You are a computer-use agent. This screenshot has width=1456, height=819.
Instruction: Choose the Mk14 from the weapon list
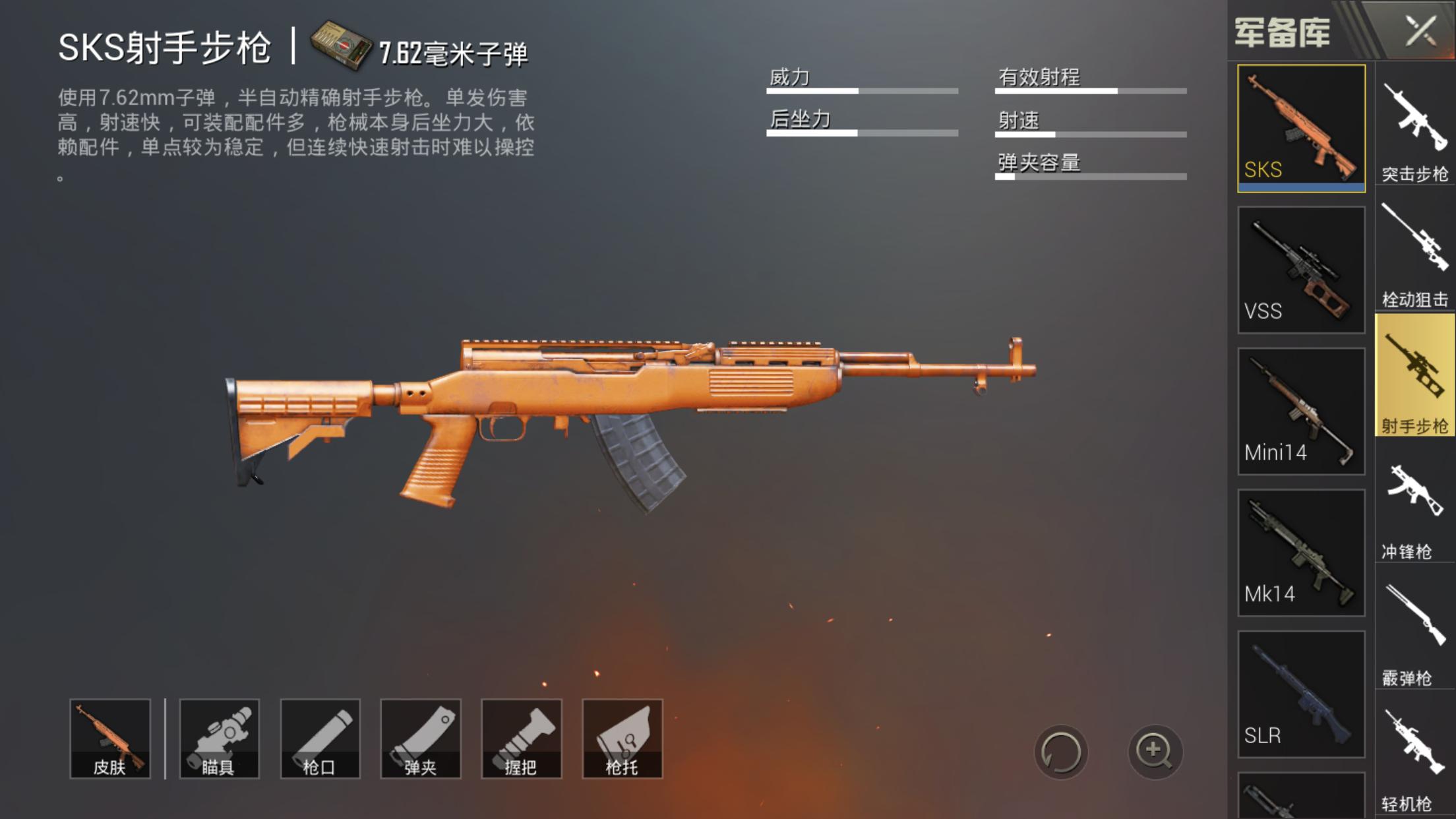click(1302, 551)
